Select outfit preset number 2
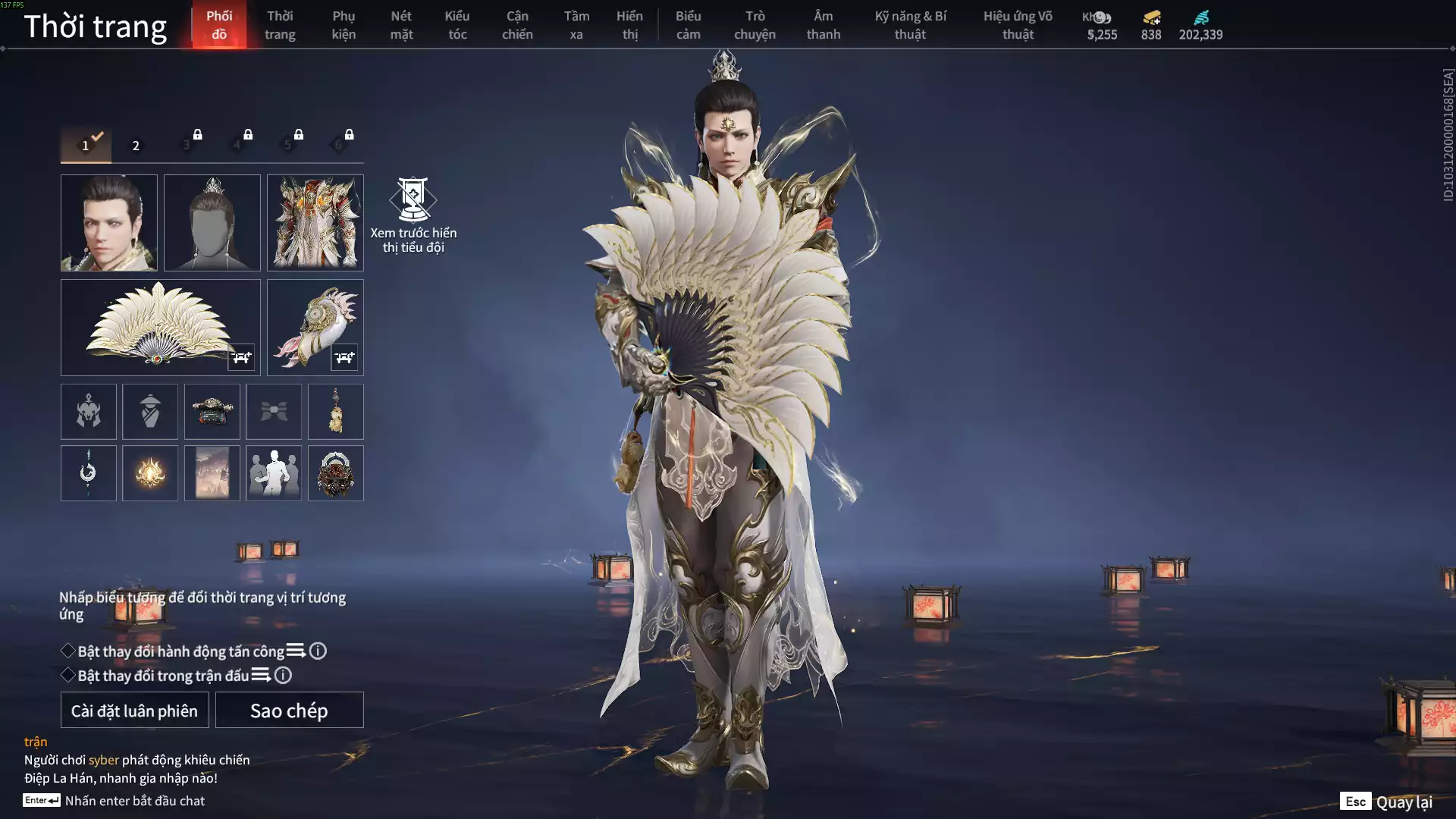1456x819 pixels. tap(136, 146)
